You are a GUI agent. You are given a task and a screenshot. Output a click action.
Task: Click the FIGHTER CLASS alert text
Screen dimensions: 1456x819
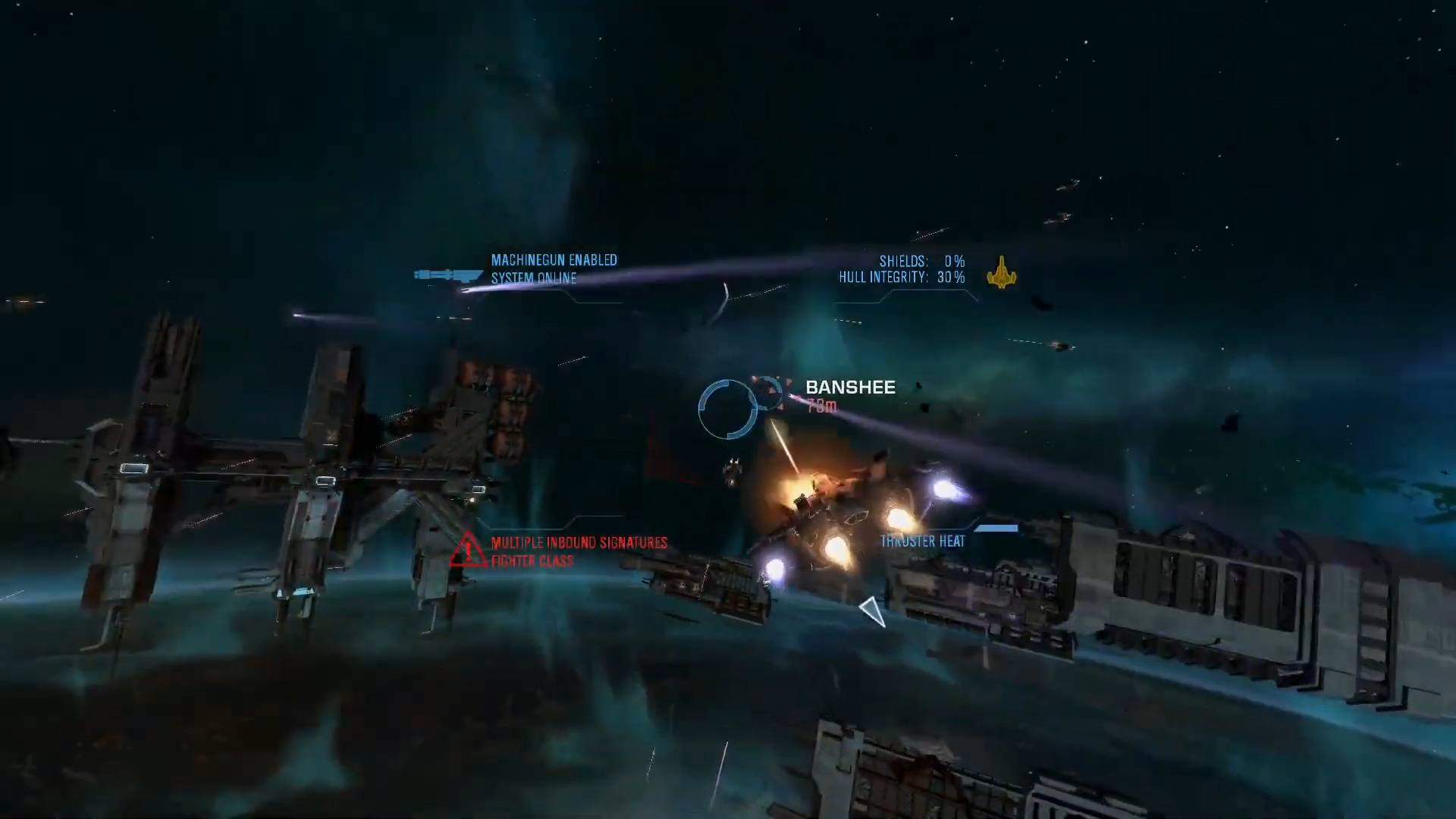(531, 561)
